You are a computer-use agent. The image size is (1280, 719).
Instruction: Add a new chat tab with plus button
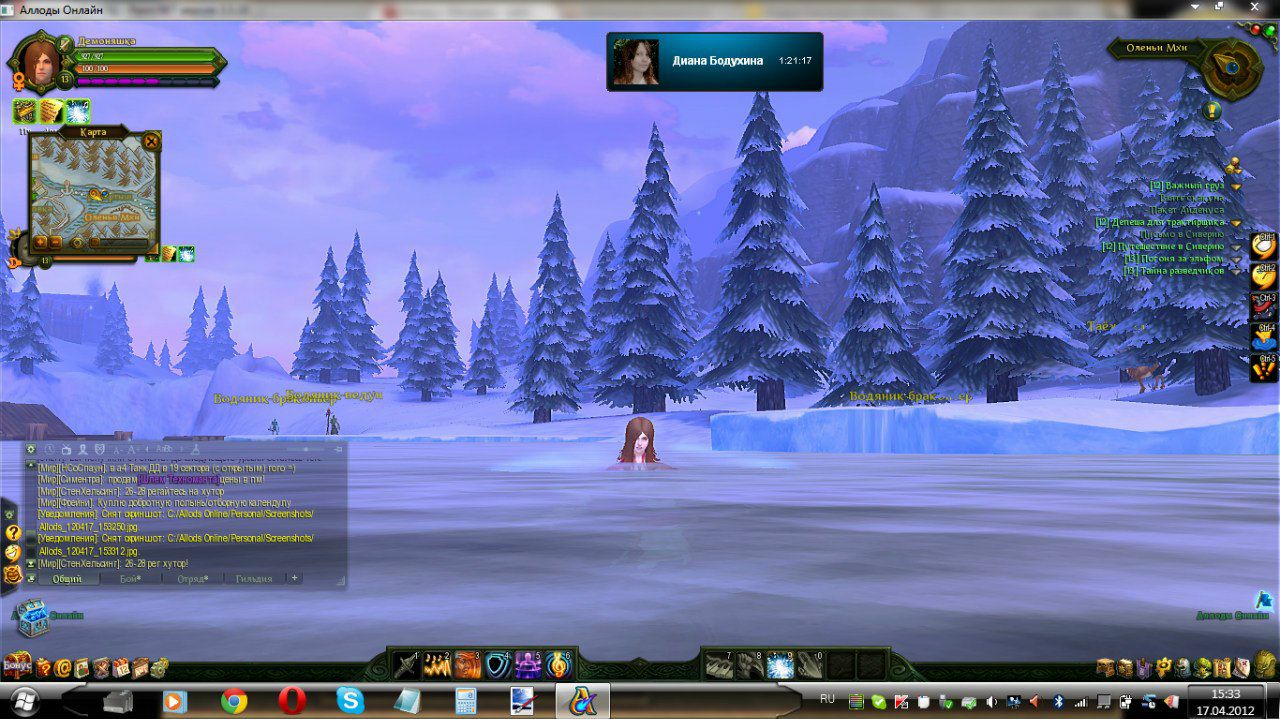point(294,578)
